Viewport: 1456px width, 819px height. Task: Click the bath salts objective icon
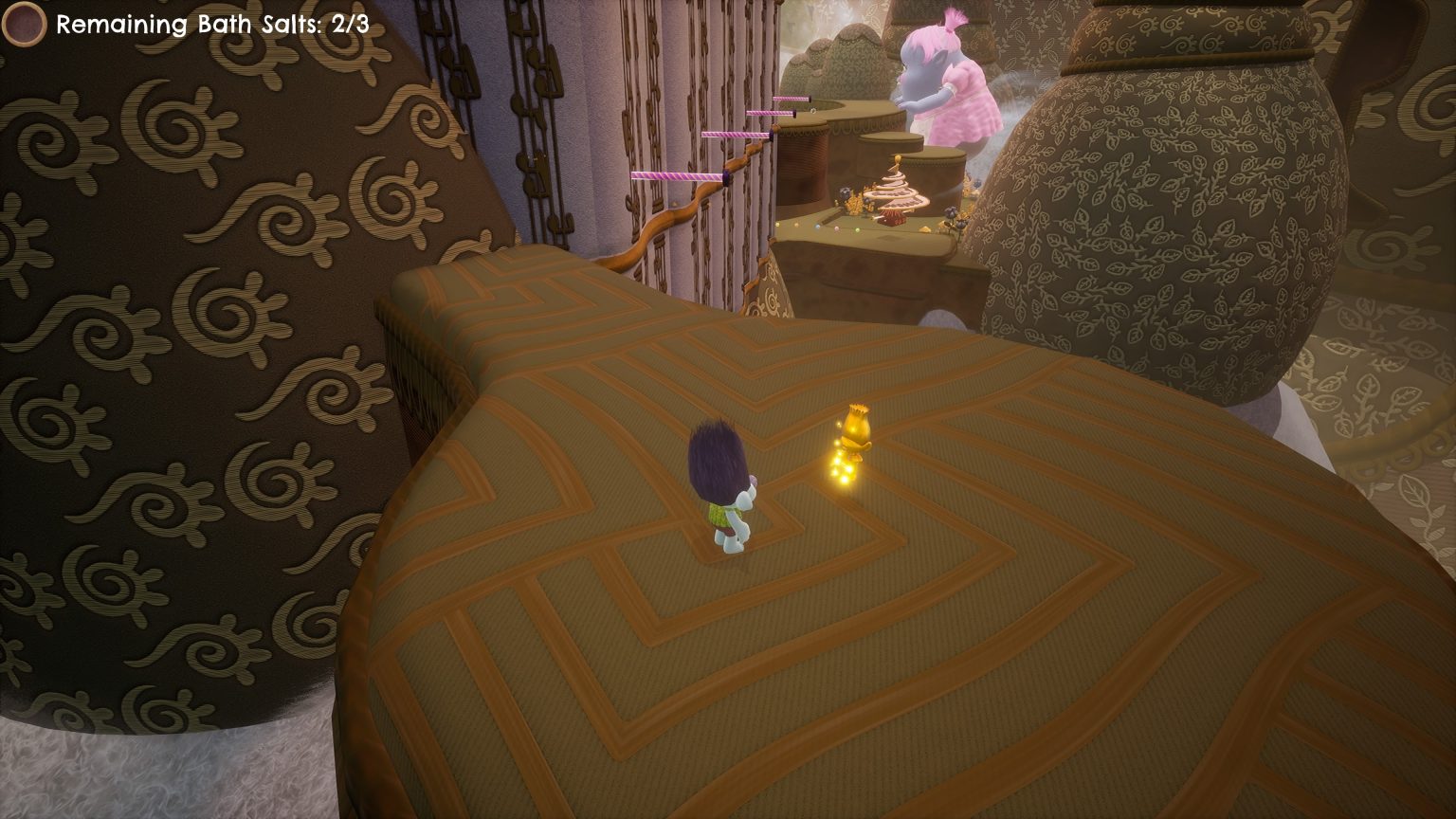pos(24,24)
